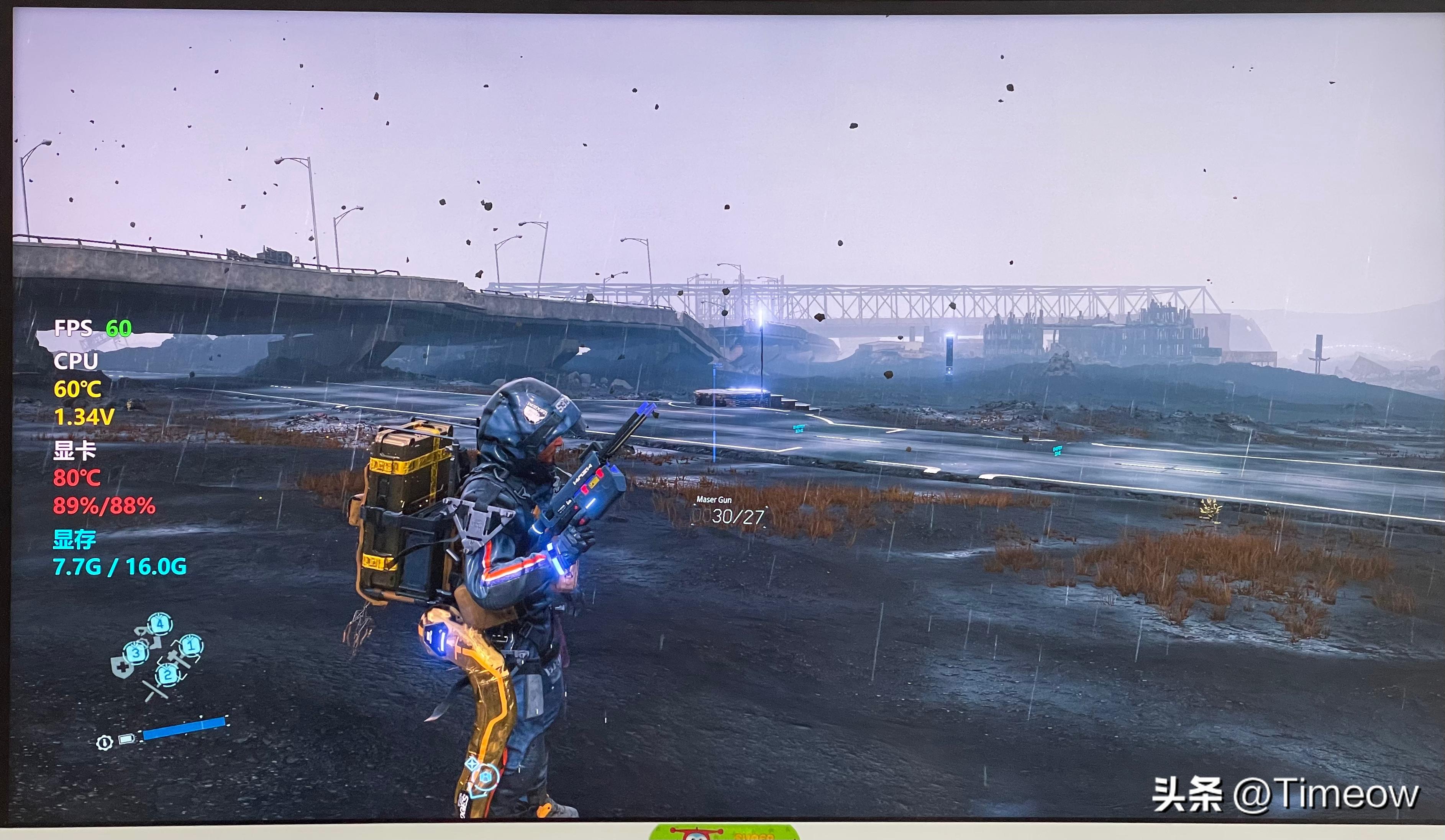1445x840 pixels.
Task: Select cargo slot icon numbered 4
Action: (x=161, y=624)
